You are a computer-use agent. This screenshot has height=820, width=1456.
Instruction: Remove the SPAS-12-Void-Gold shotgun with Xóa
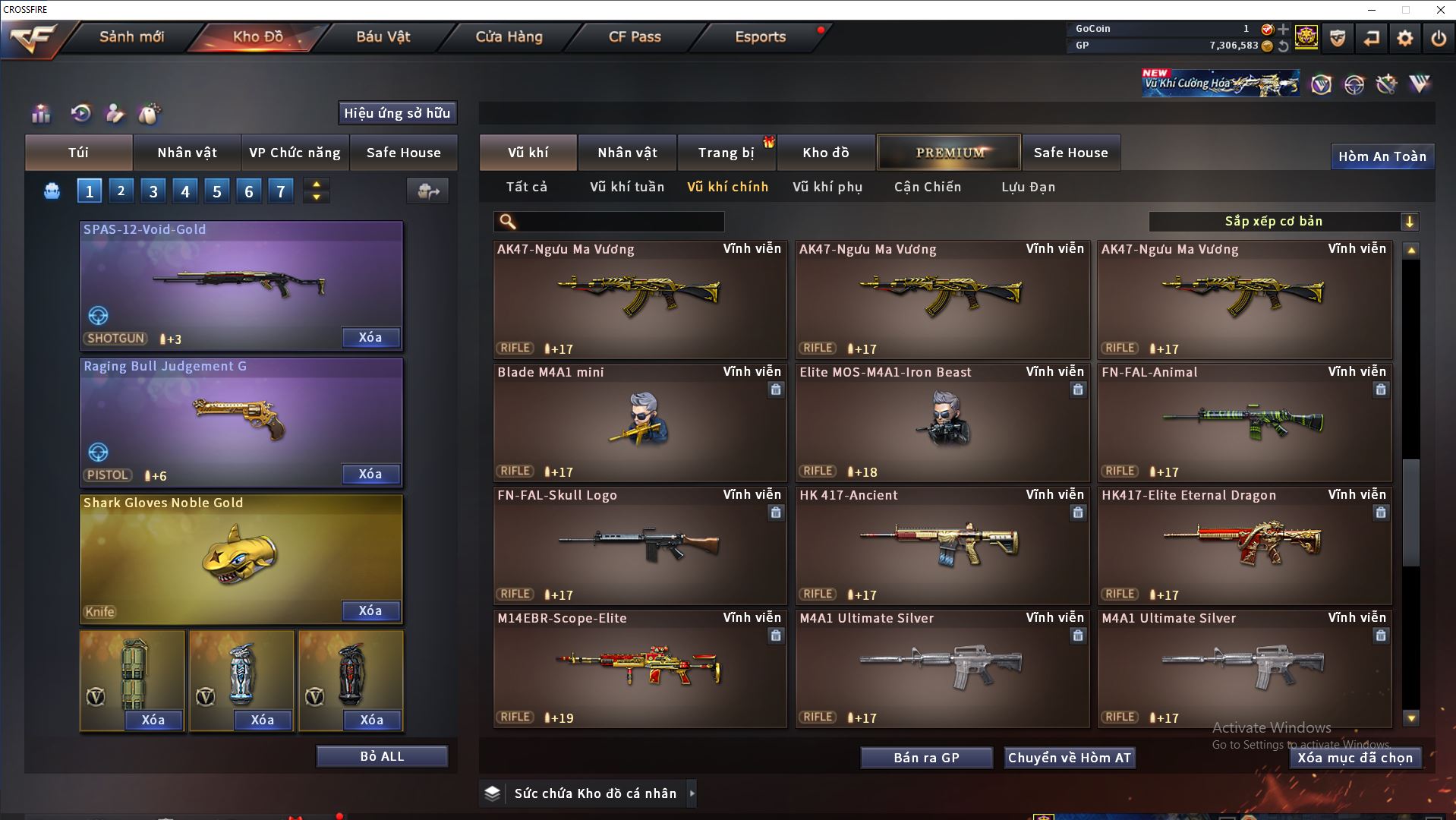(370, 337)
